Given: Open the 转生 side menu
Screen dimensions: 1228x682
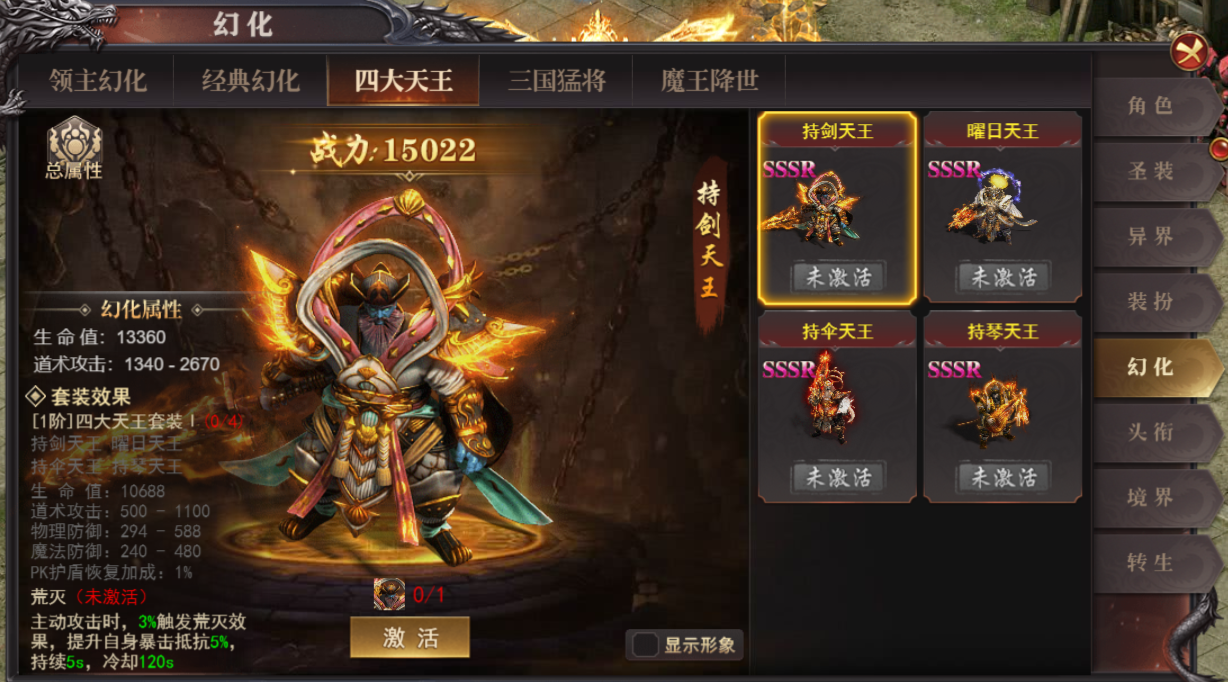Looking at the screenshot, I should coord(1150,562).
